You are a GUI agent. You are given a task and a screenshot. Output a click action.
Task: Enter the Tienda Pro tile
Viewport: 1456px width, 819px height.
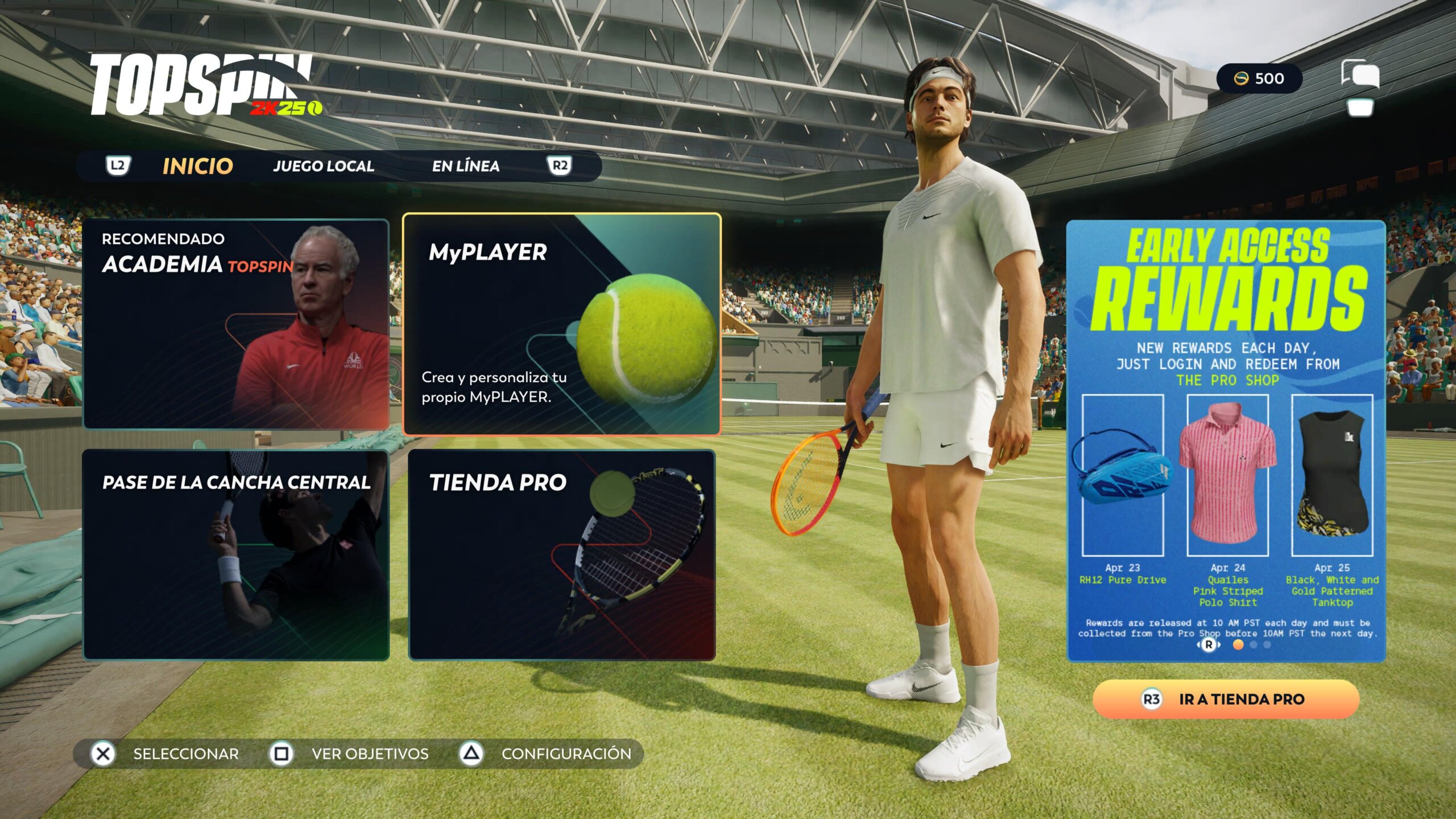(562, 555)
